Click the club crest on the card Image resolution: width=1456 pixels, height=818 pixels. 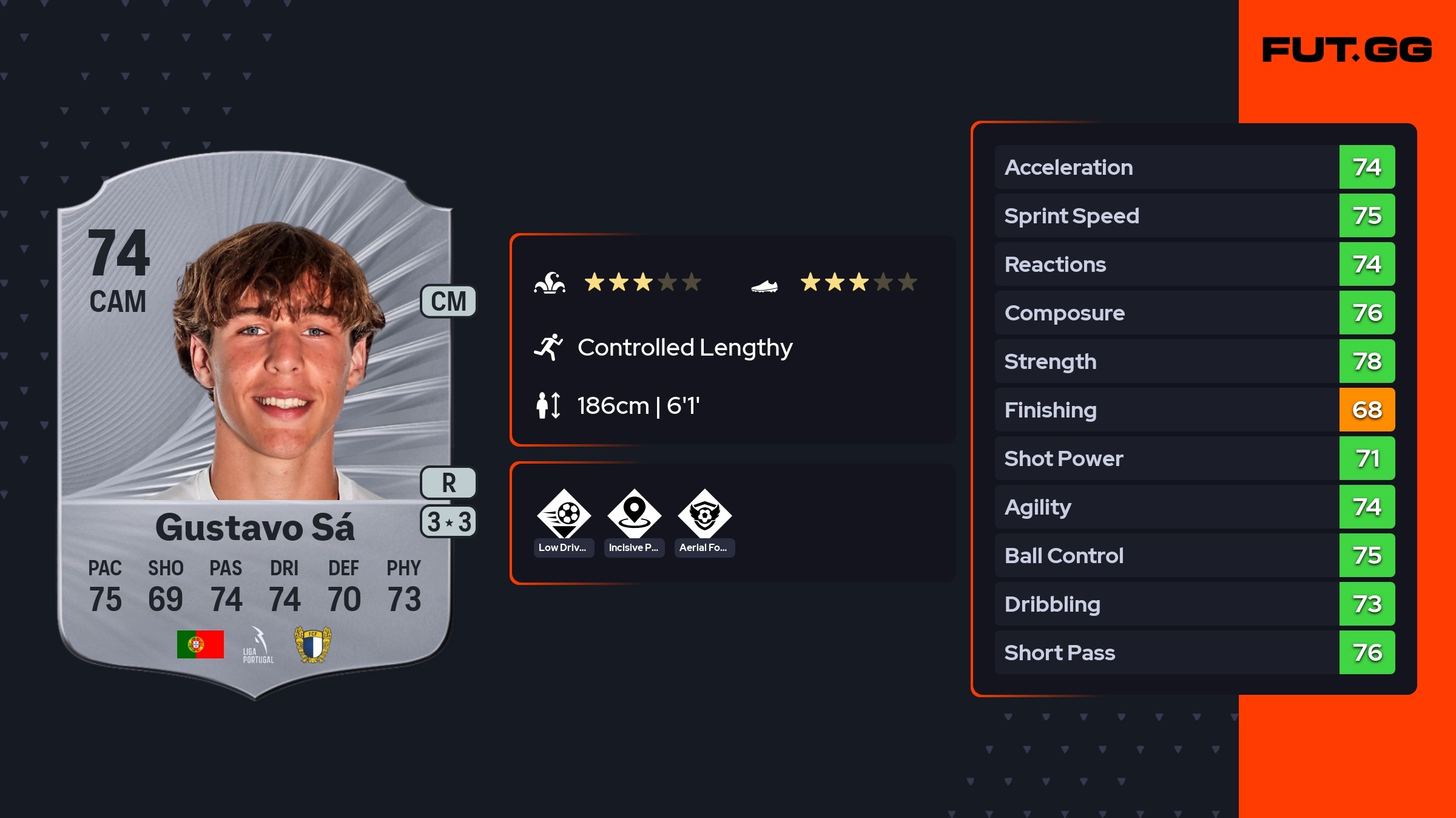(312, 644)
